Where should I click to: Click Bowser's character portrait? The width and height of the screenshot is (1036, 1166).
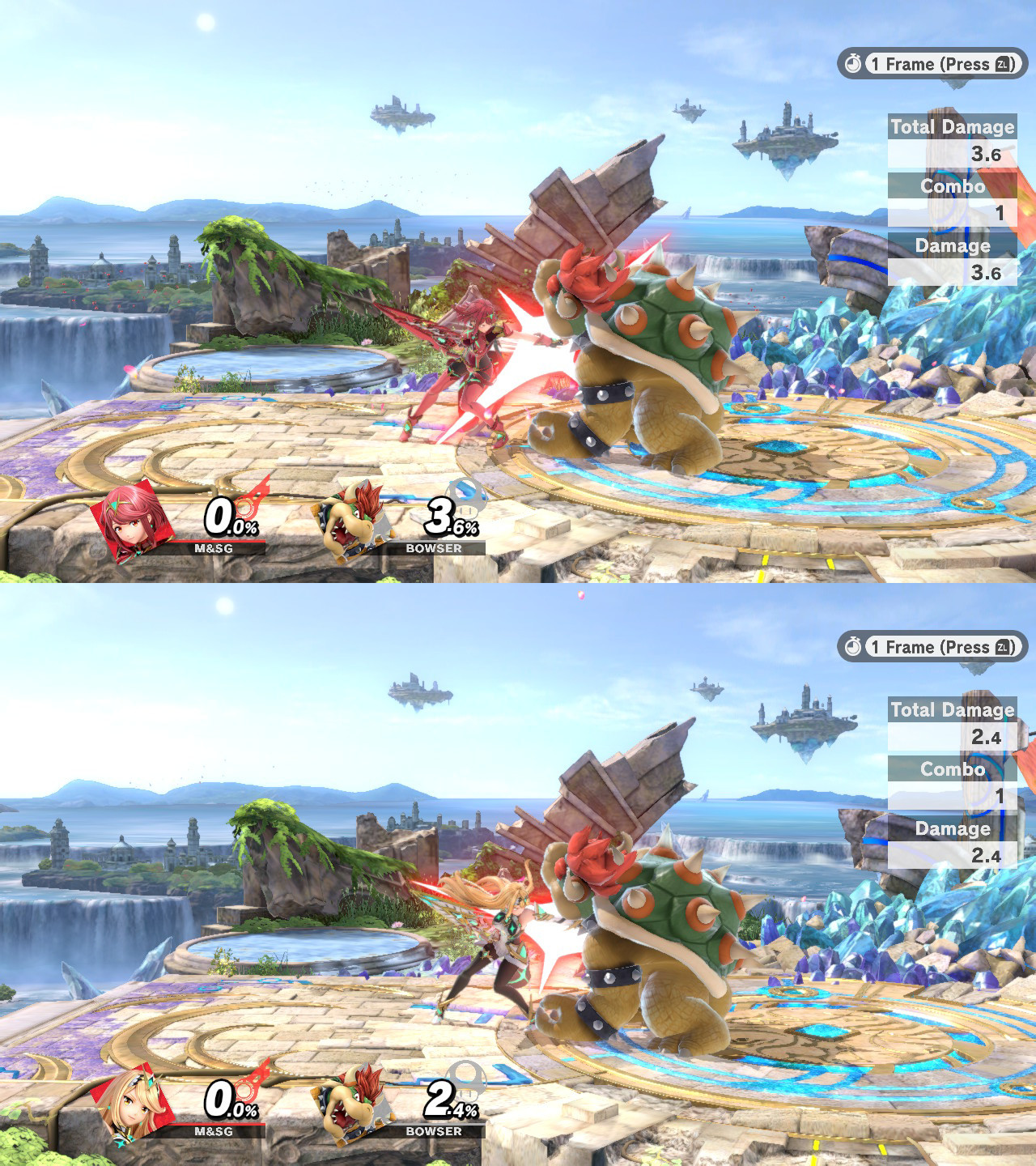[x=353, y=518]
